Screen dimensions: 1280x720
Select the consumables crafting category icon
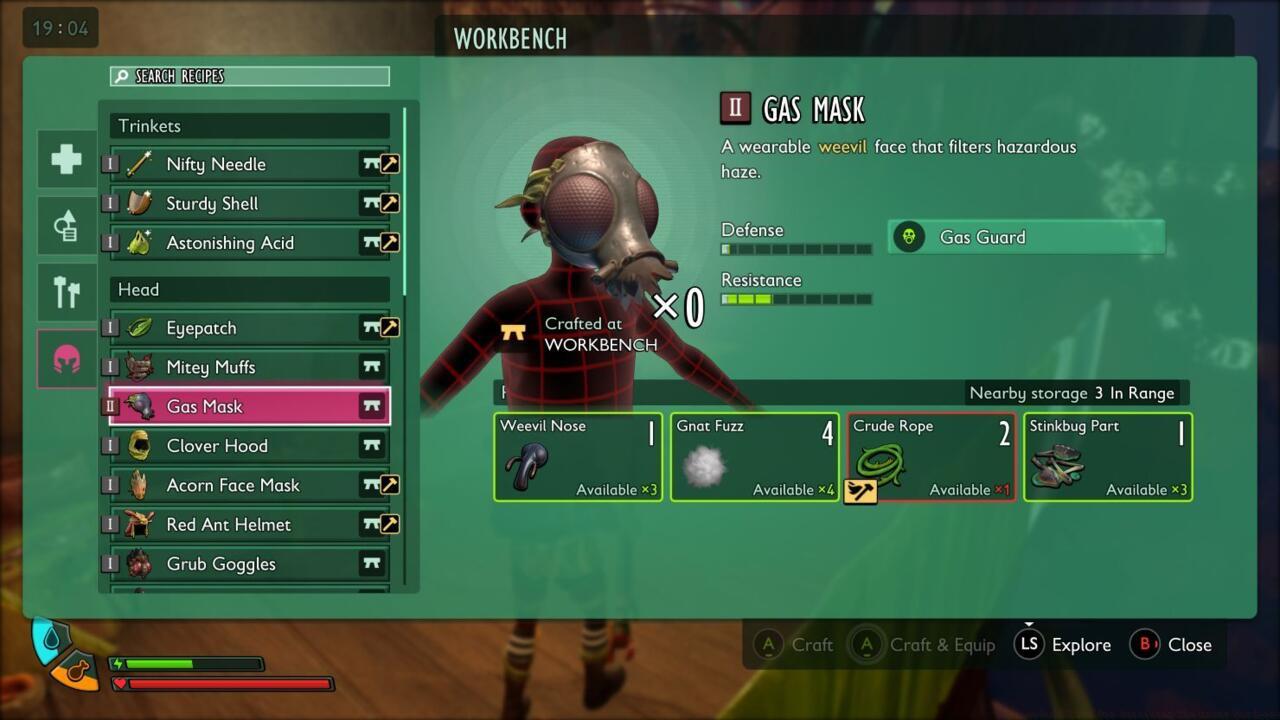coord(66,225)
